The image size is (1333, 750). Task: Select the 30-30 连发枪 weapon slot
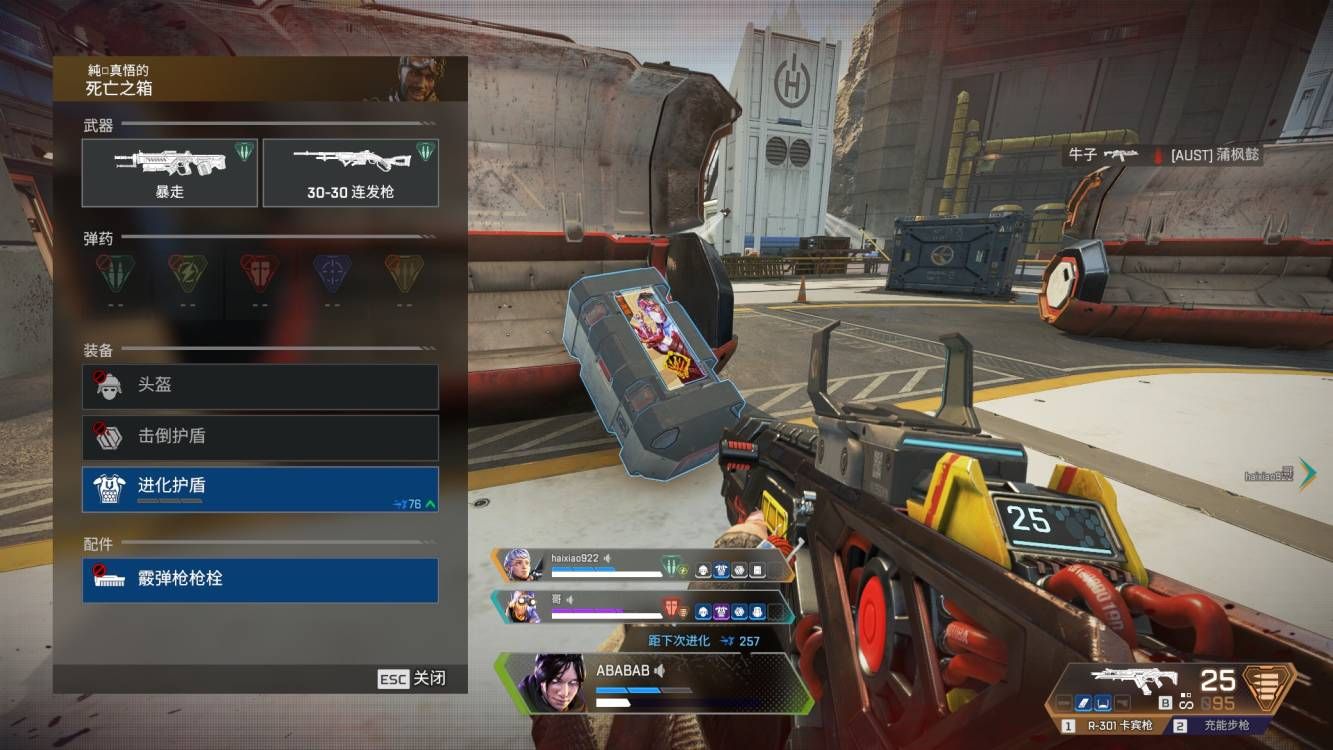(x=350, y=172)
